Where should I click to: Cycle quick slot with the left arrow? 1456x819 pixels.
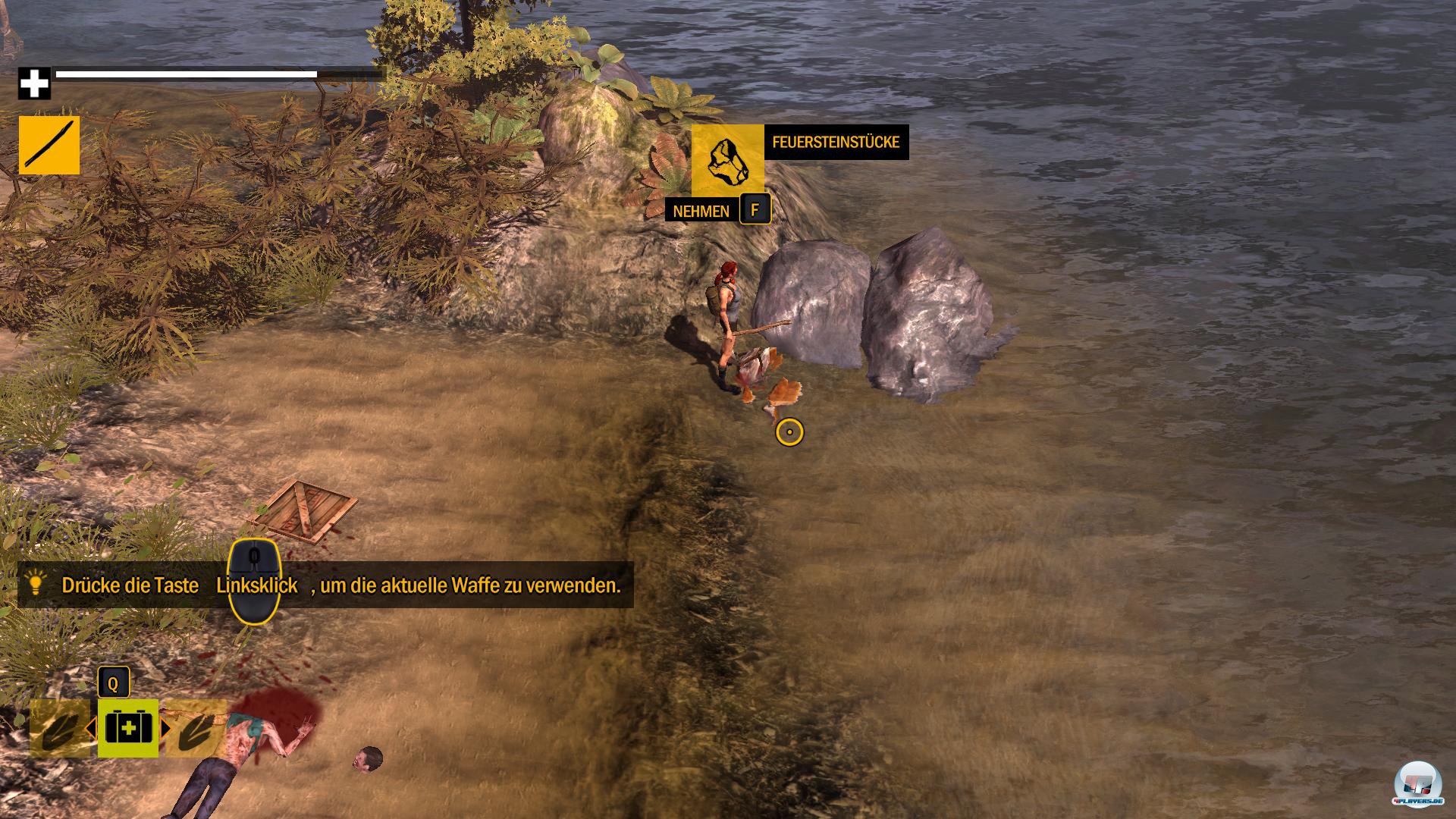tap(91, 729)
